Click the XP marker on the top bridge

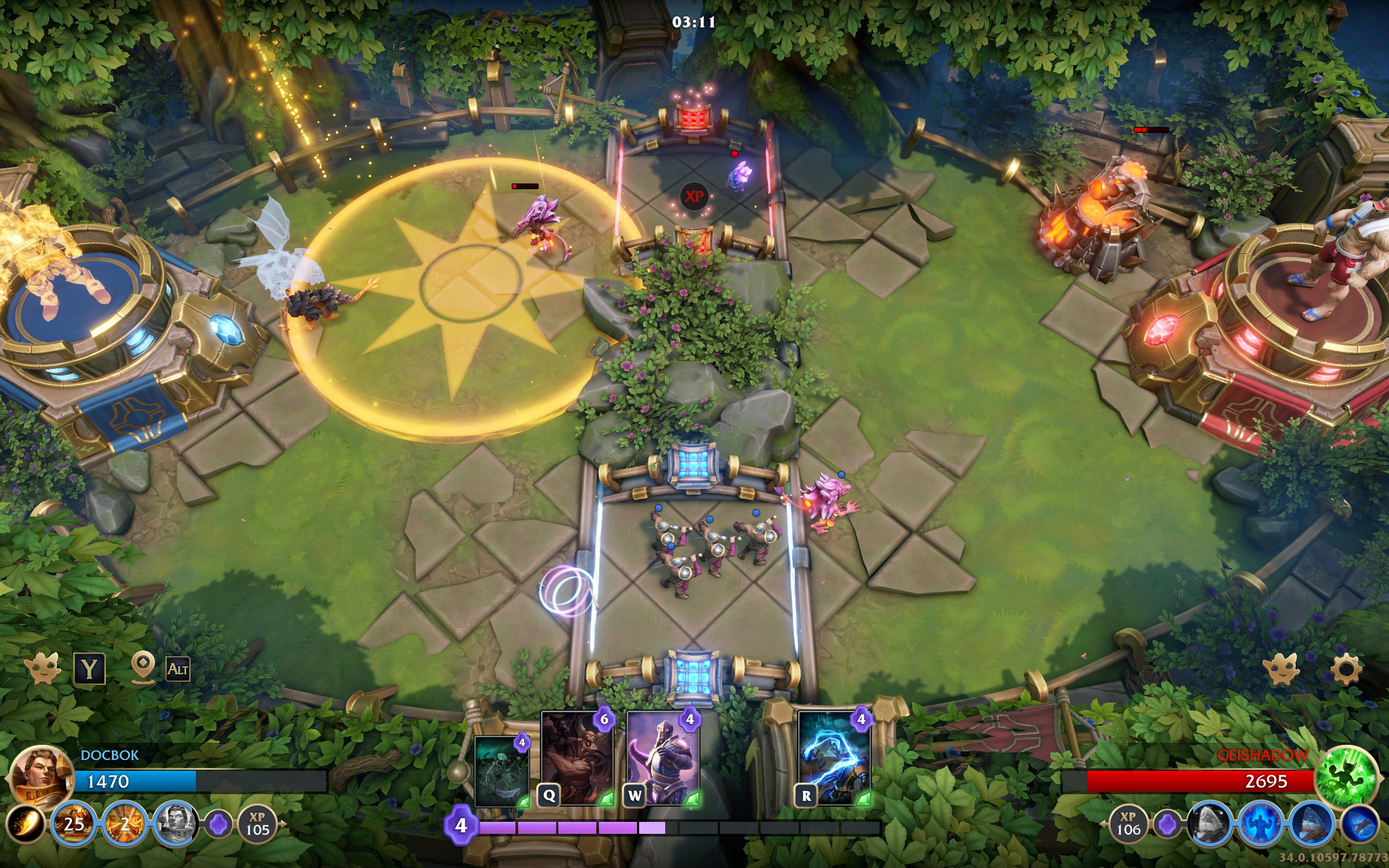pos(694,196)
